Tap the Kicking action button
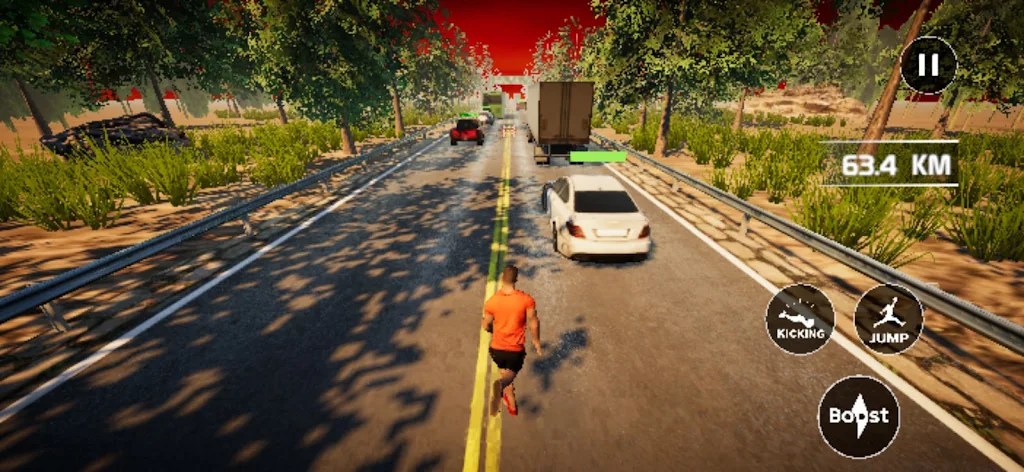The width and height of the screenshot is (1024, 472). [800, 319]
